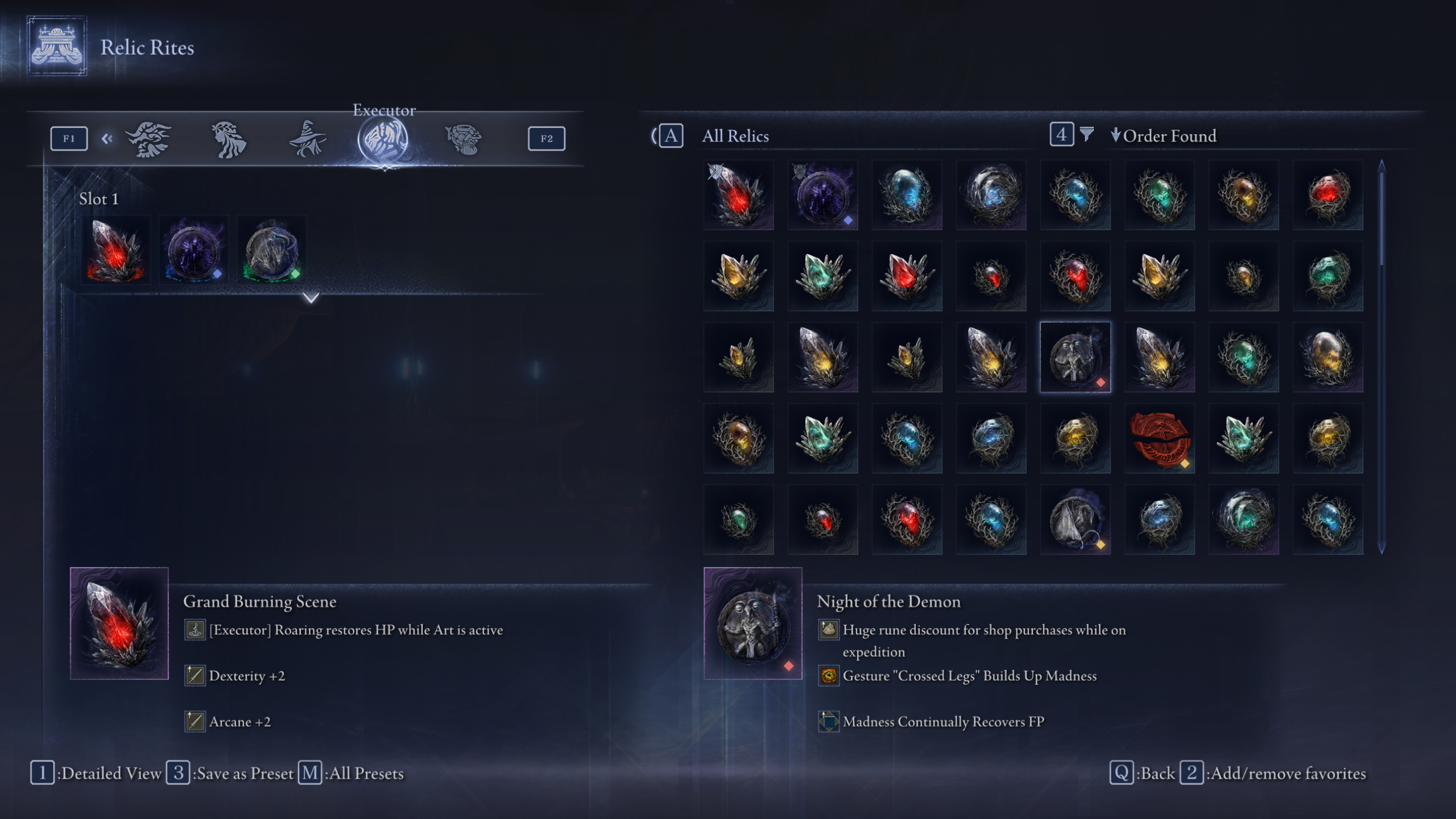Screen dimensions: 1456x819
Task: Click the sword icon next to Dexterity +2
Action: 194,676
